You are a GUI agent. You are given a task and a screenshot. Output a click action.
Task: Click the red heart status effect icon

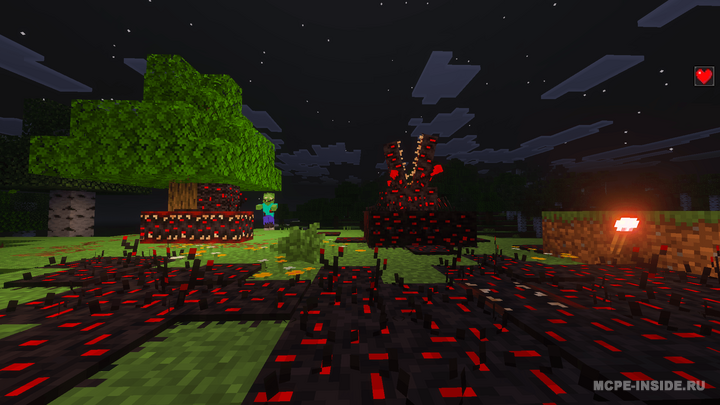click(x=704, y=76)
